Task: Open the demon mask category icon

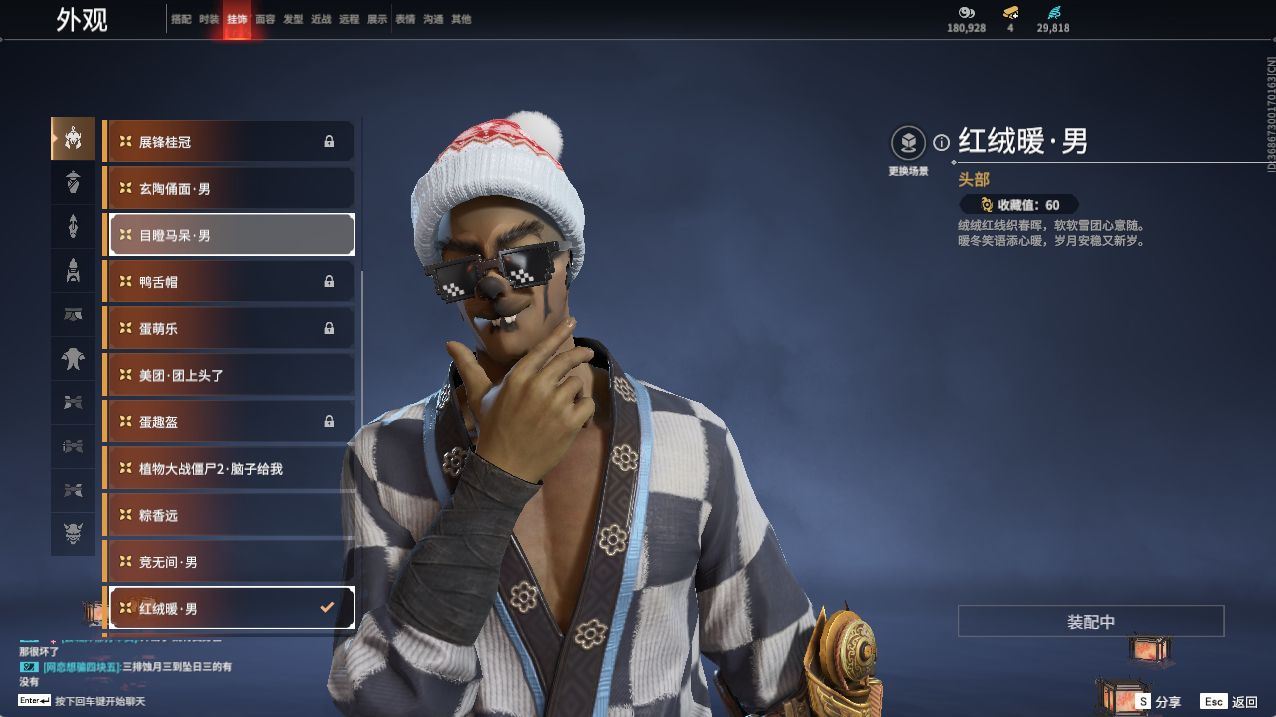Action: tap(73, 534)
